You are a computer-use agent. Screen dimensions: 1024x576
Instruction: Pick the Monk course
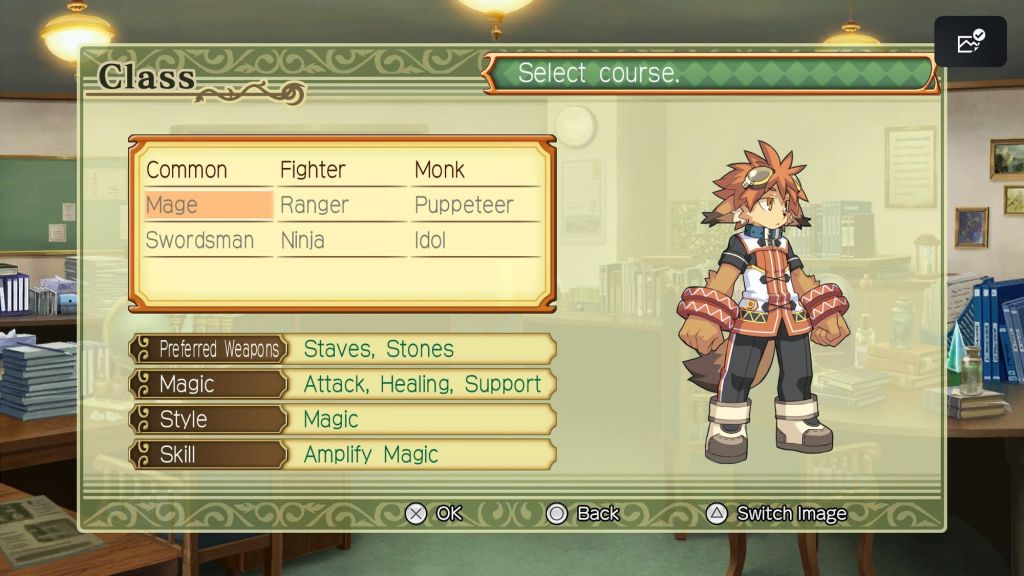tap(440, 170)
